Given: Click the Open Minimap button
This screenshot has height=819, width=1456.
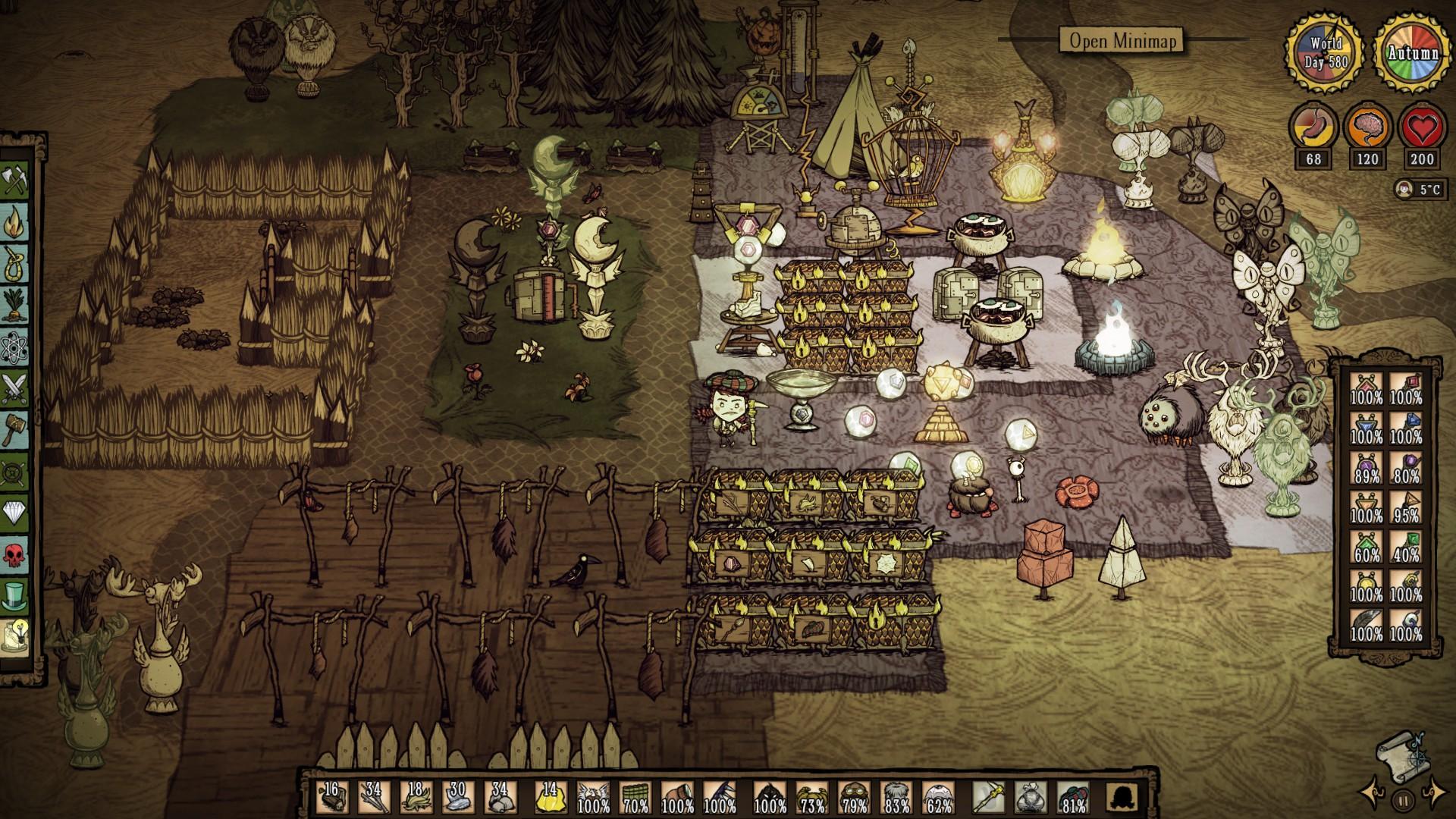Looking at the screenshot, I should pos(1121,40).
